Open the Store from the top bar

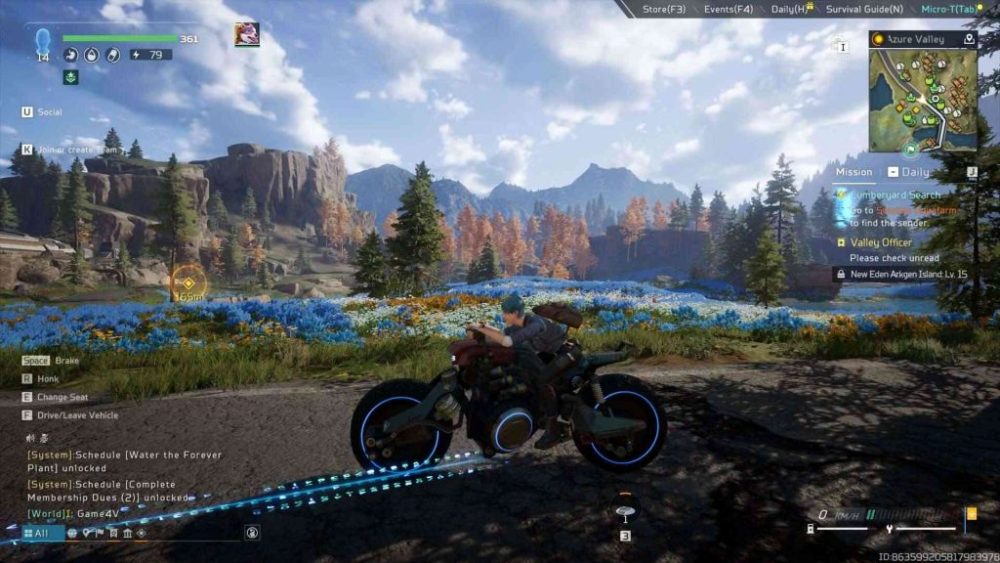pos(663,9)
